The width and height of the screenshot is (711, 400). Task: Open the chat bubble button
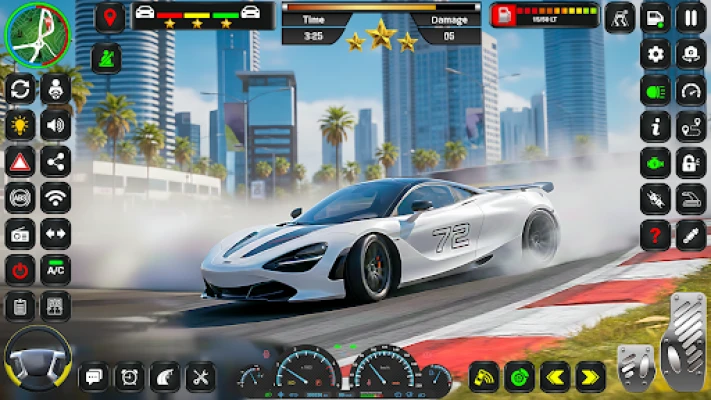pyautogui.click(x=94, y=377)
